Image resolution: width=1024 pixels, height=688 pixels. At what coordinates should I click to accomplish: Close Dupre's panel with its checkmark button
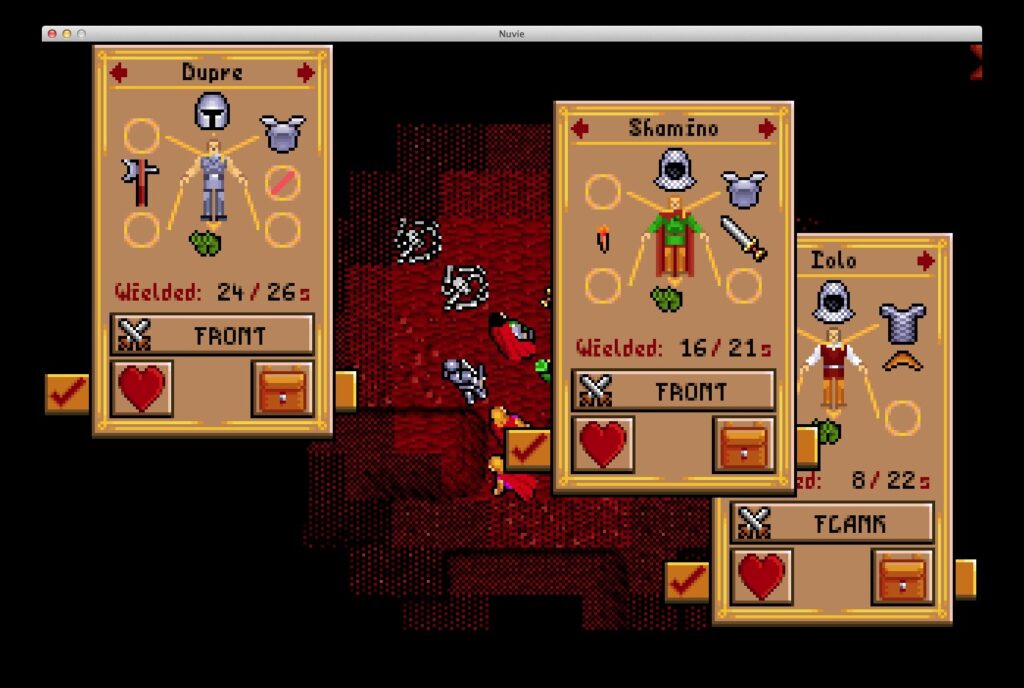67,393
